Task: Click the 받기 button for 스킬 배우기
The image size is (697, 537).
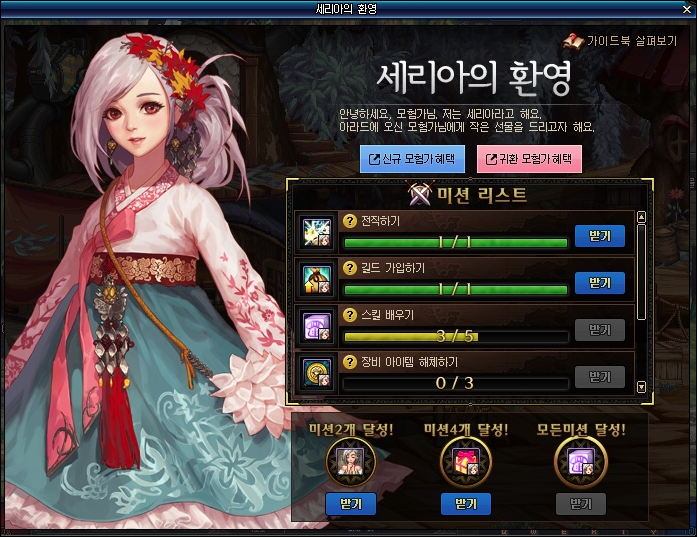Action: pos(600,329)
